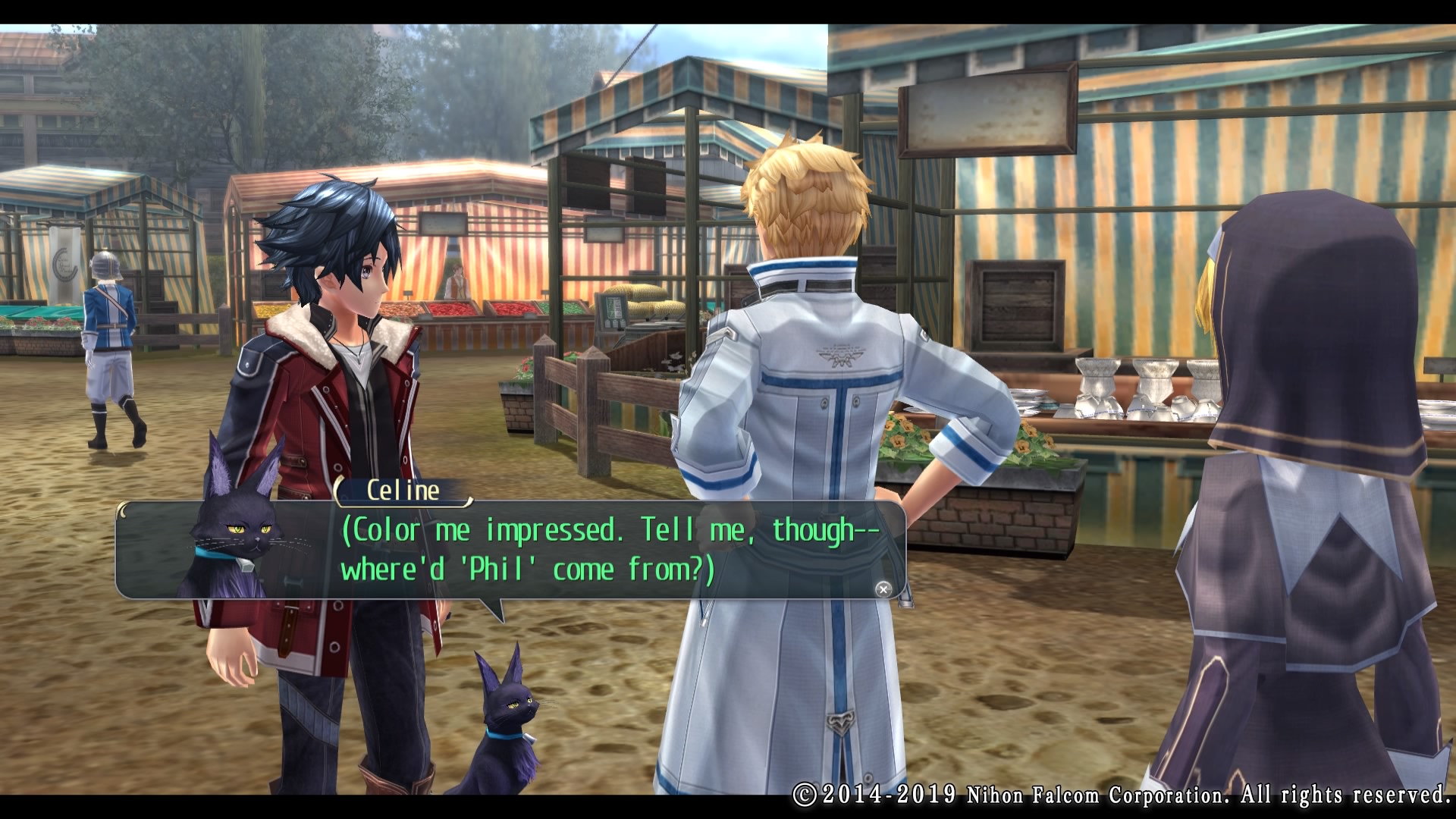Click the dialogue box's small X icon
This screenshot has width=1456, height=819.
883,589
